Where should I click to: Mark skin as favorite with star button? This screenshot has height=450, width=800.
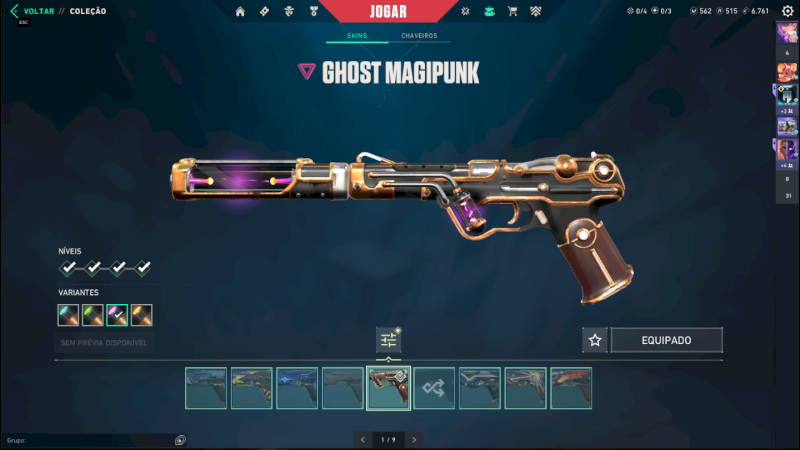click(x=595, y=340)
